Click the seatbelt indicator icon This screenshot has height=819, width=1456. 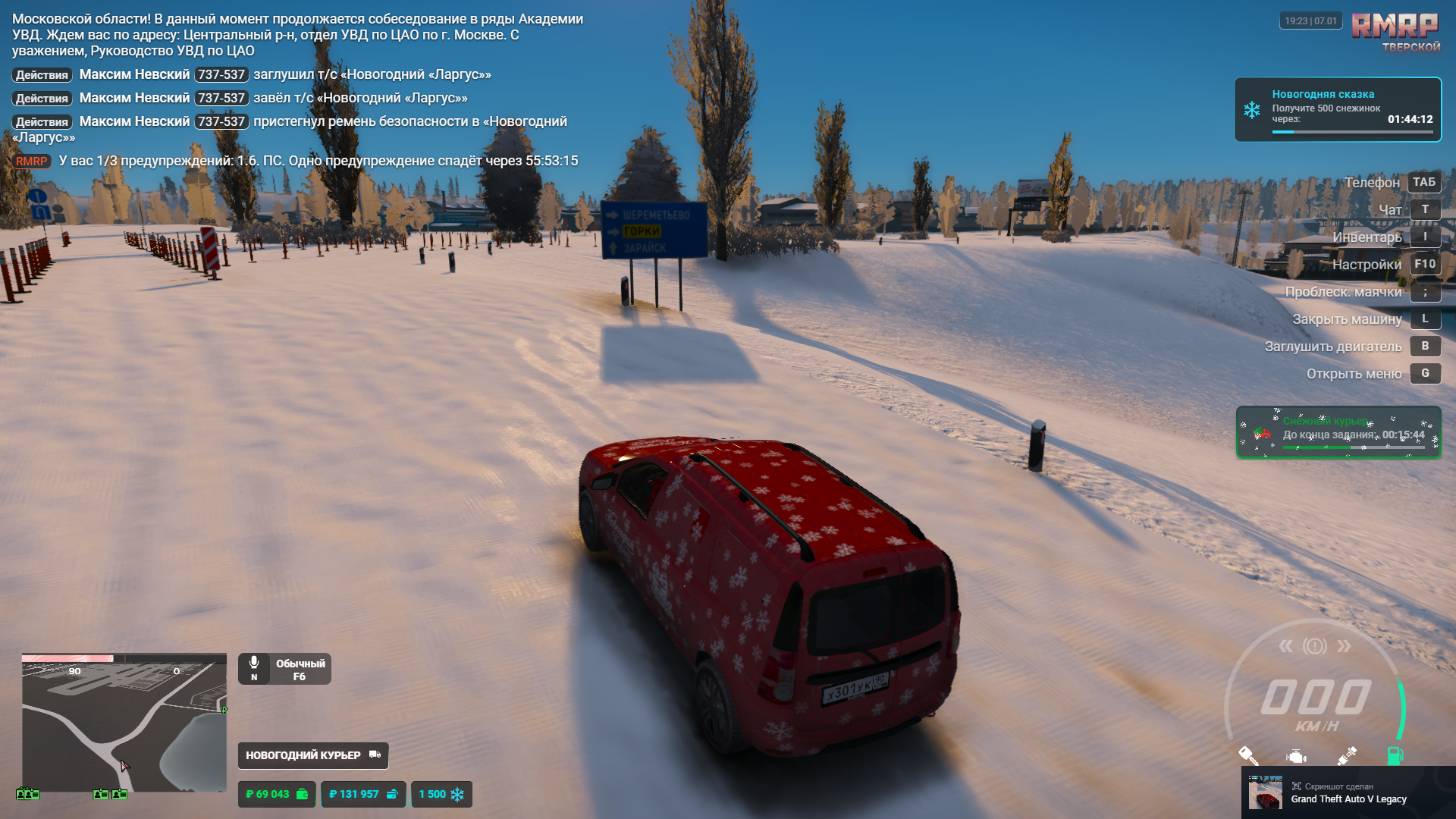[x=1347, y=755]
